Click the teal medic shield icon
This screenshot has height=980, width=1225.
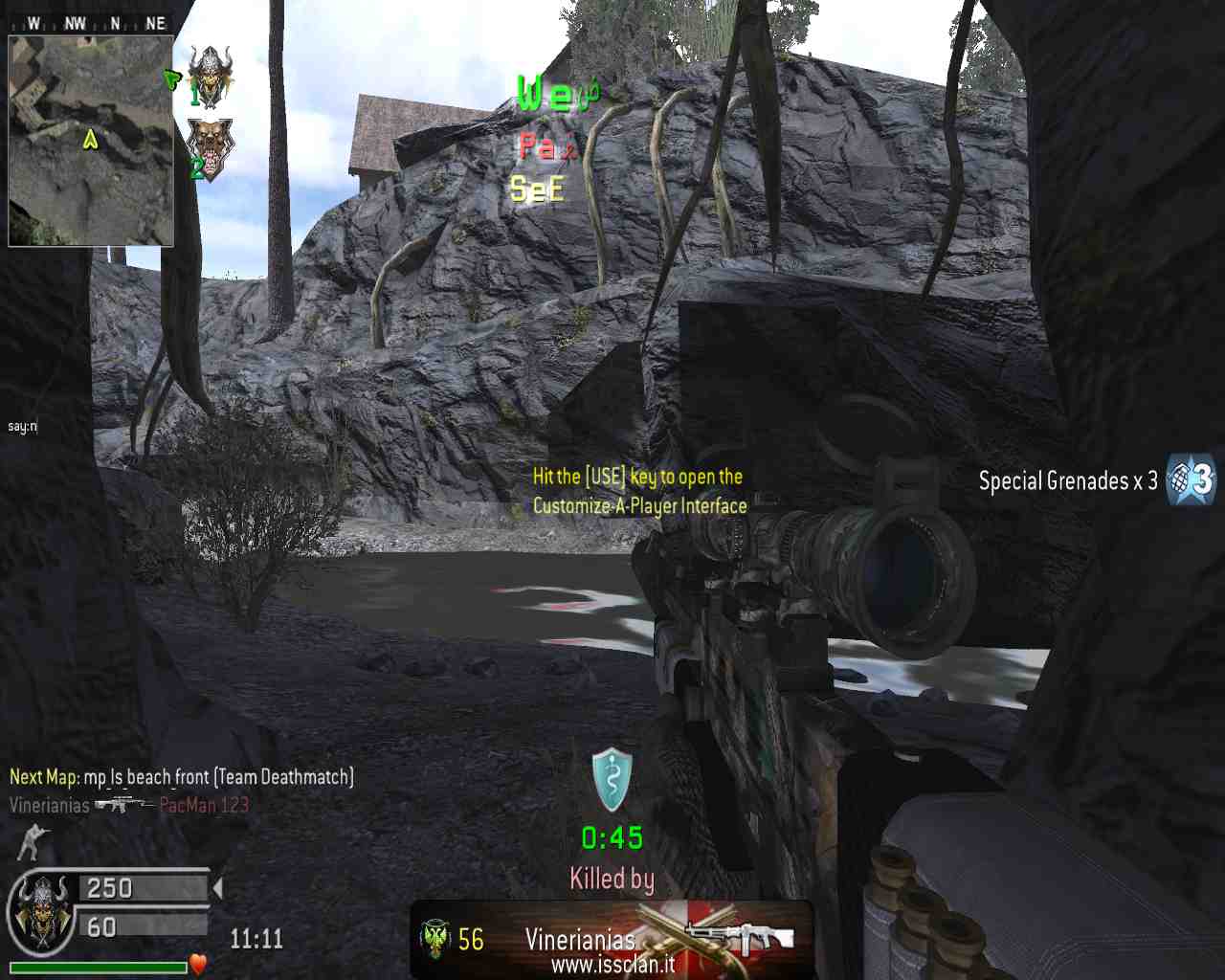(x=612, y=778)
